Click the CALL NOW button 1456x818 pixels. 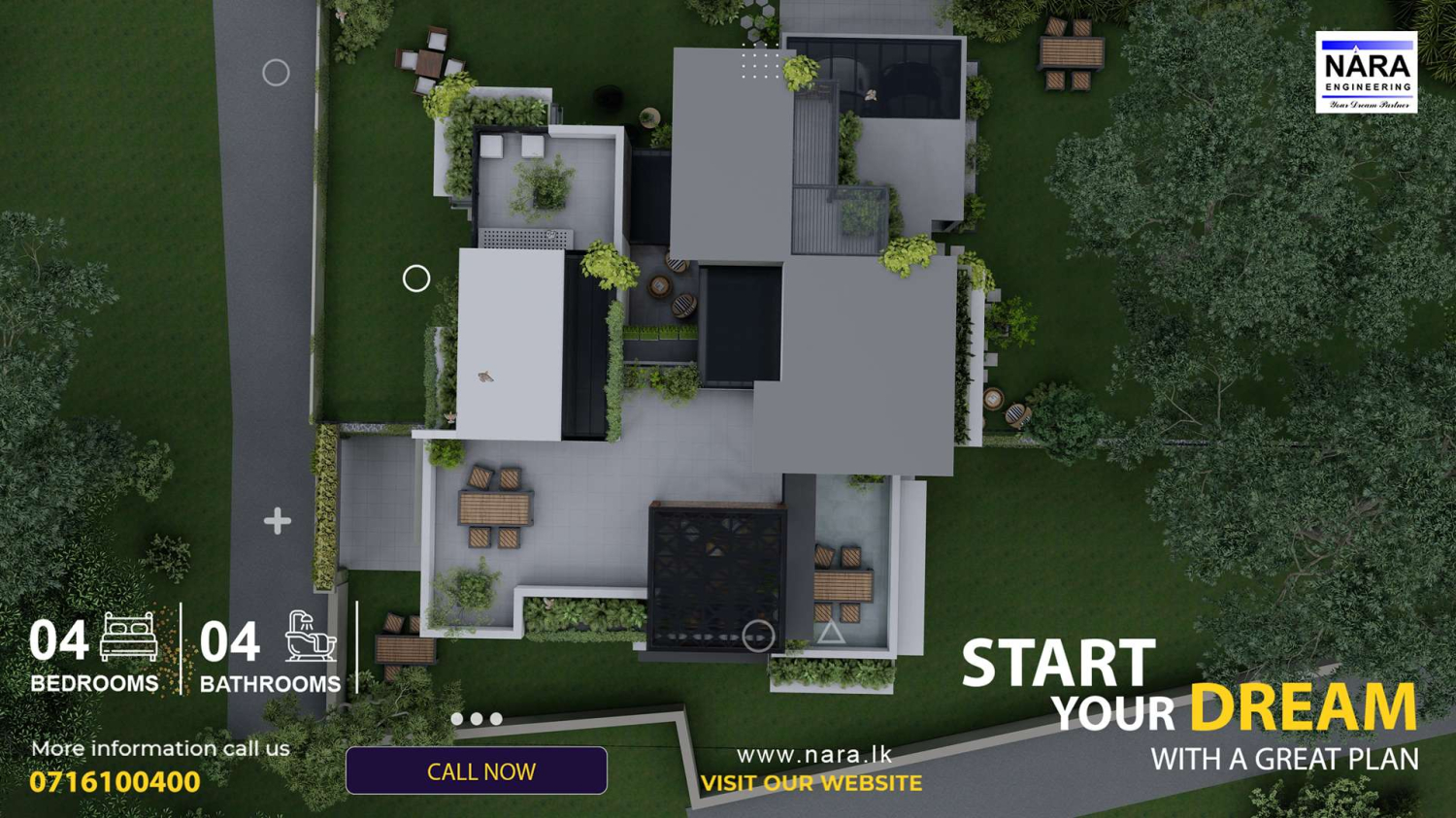[x=477, y=771]
